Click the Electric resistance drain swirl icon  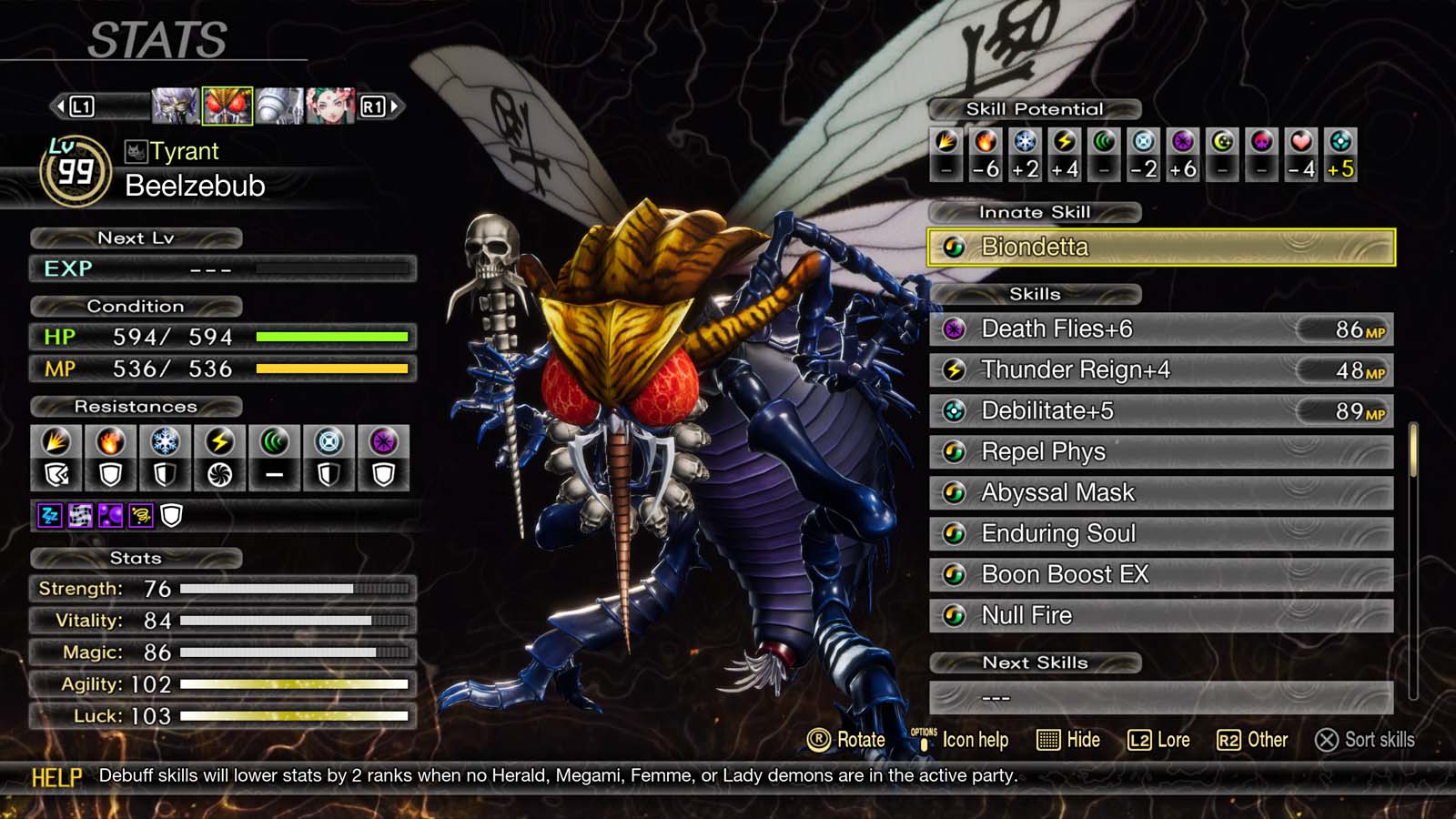coord(219,474)
